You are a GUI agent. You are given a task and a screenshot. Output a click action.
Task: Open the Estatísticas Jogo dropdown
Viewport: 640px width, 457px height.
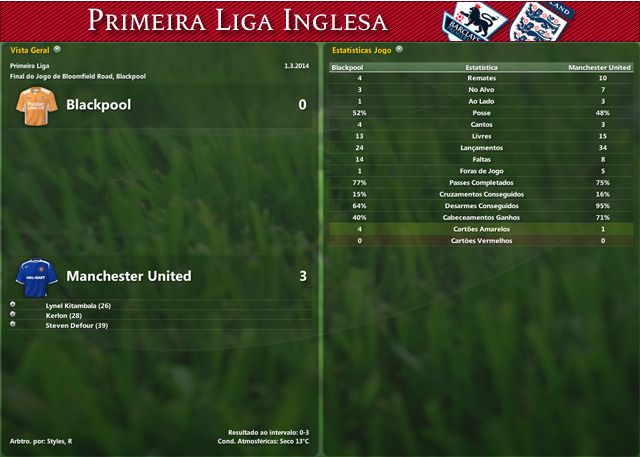399,48
